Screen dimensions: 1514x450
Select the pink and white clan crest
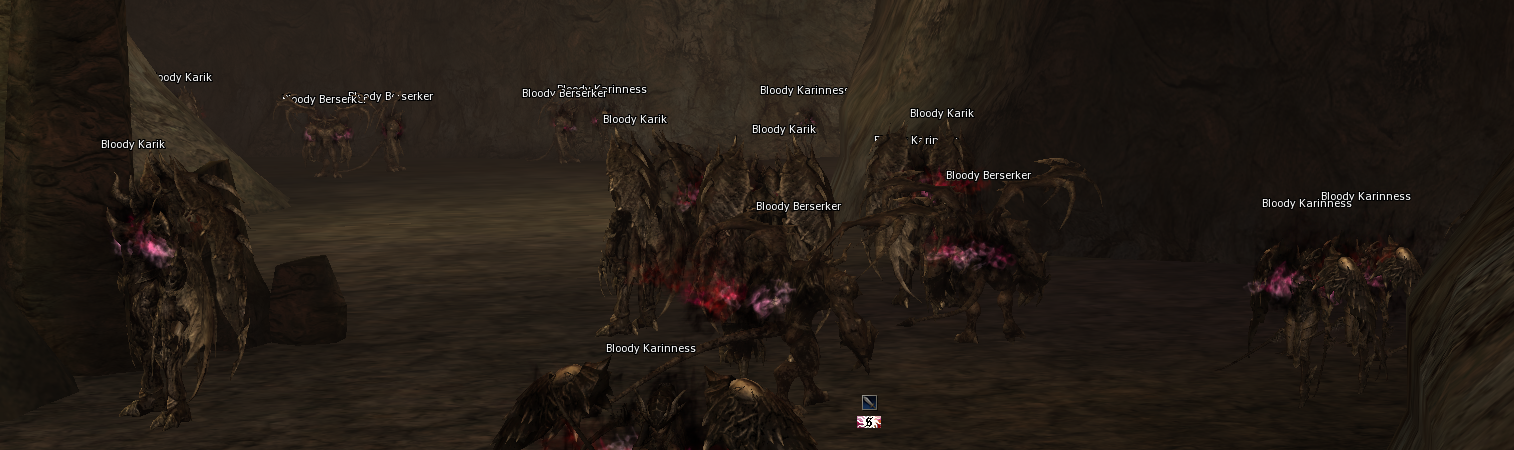tap(869, 422)
